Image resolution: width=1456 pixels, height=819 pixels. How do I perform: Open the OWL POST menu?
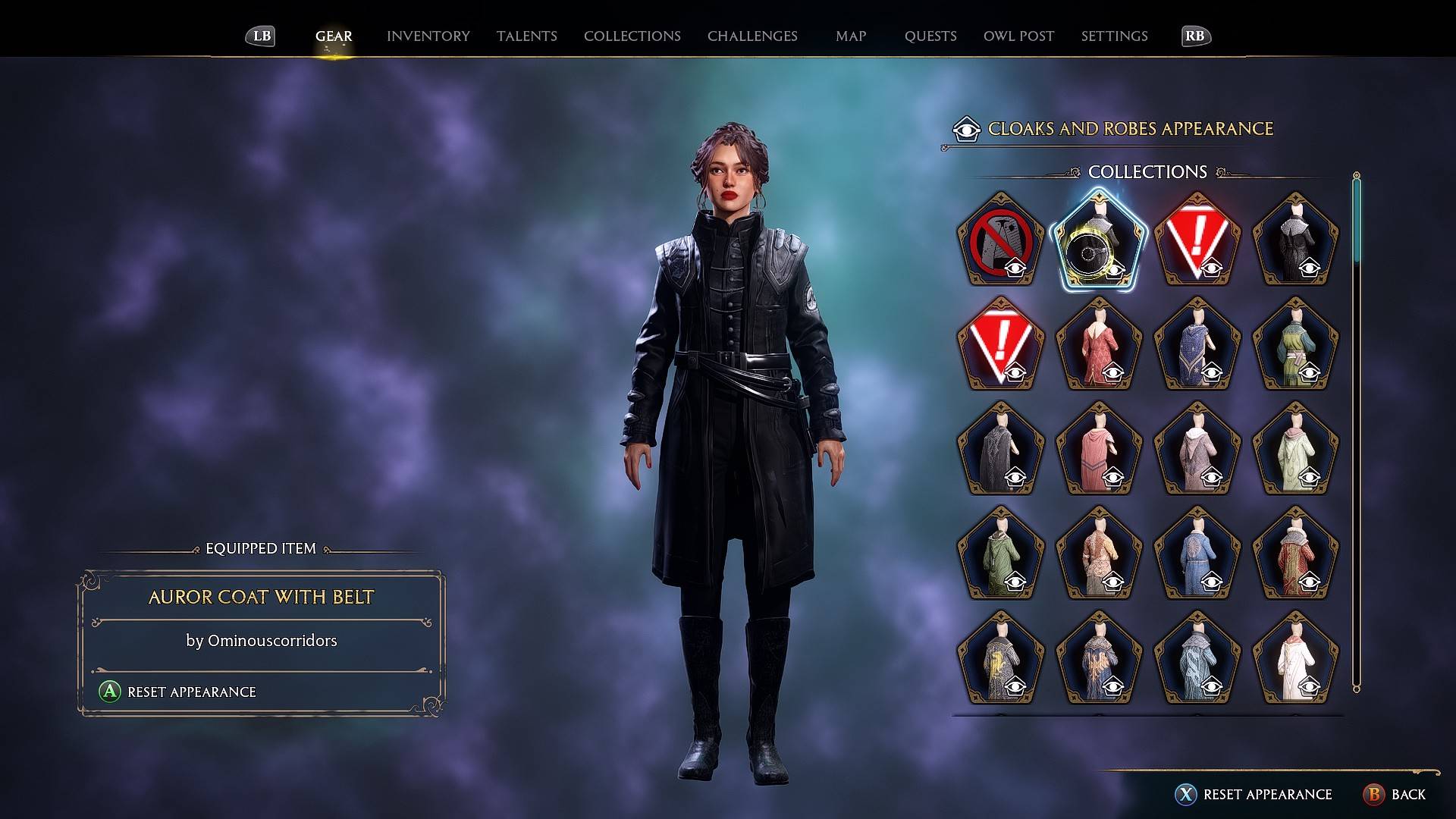click(1018, 36)
